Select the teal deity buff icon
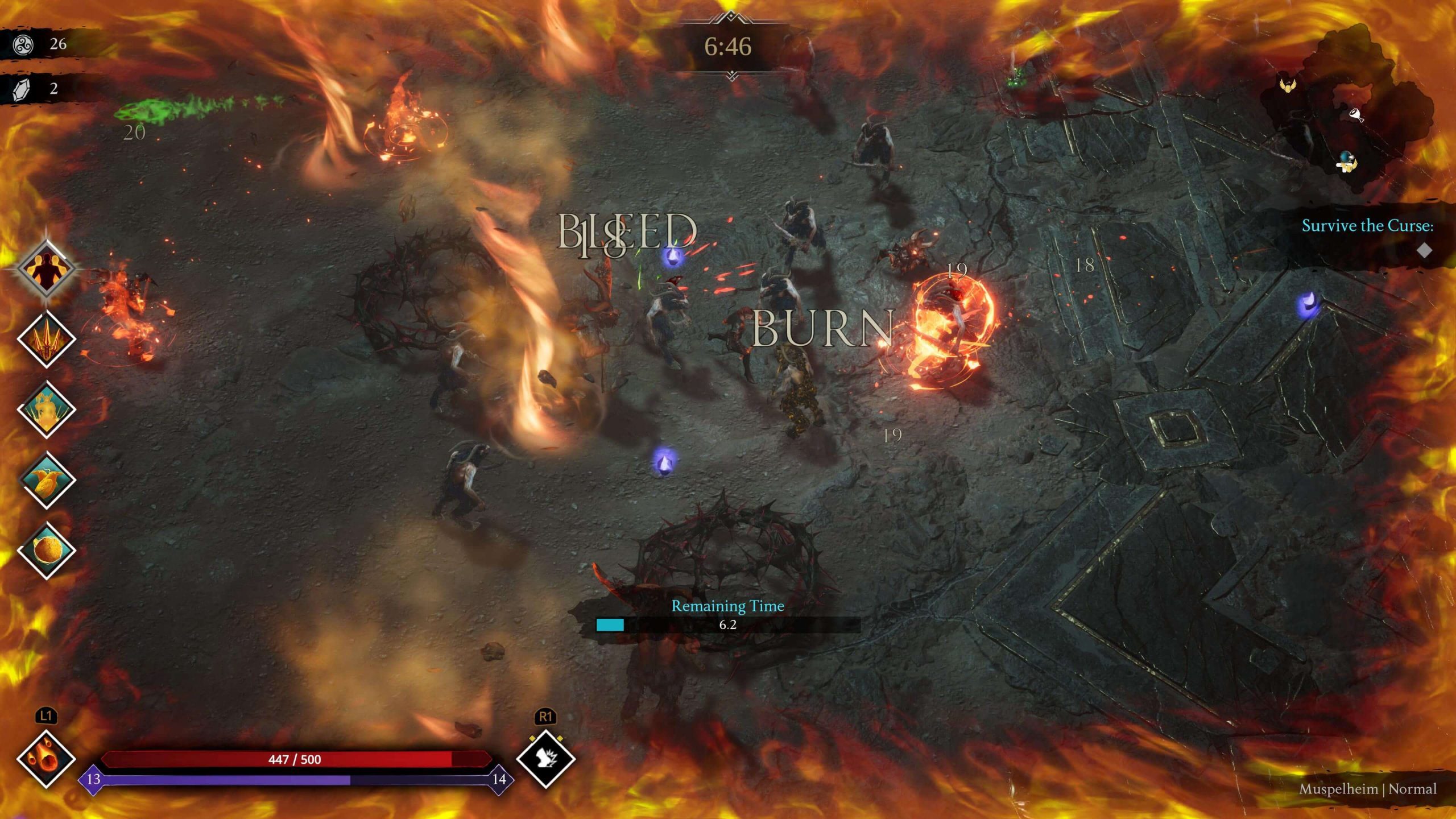This screenshot has width=1456, height=819. pyautogui.click(x=46, y=408)
